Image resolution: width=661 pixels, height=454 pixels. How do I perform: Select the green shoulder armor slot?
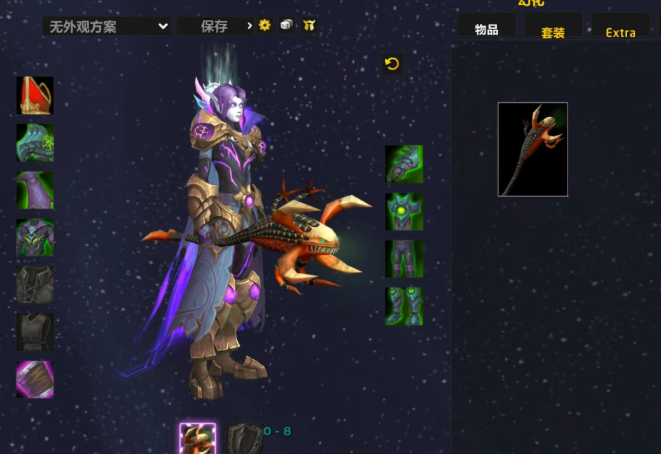coord(35,143)
